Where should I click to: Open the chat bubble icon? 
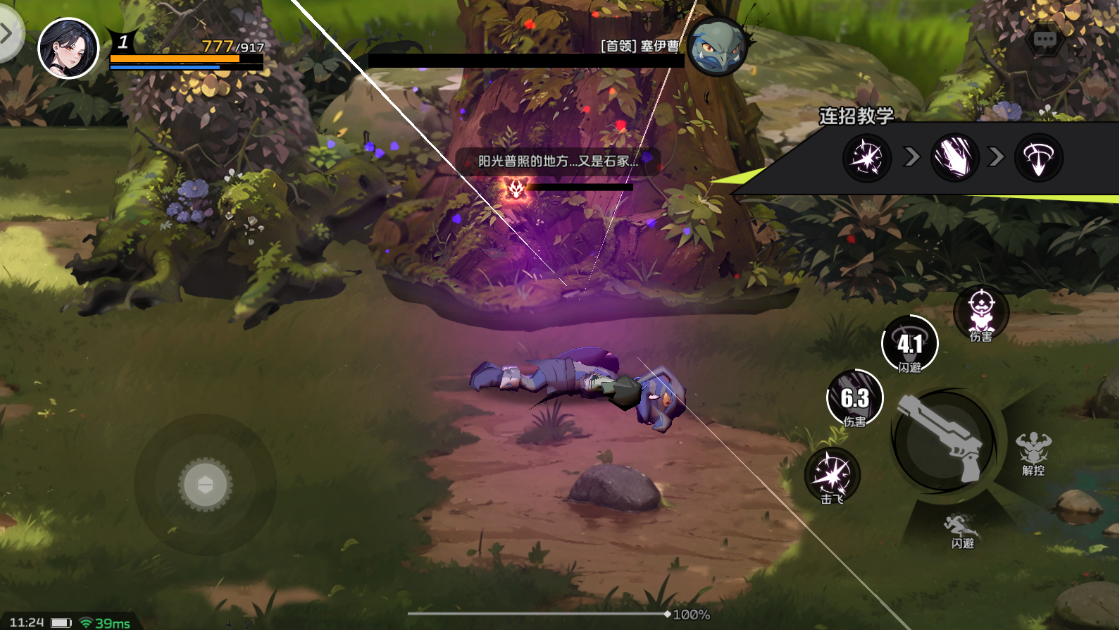(1045, 40)
